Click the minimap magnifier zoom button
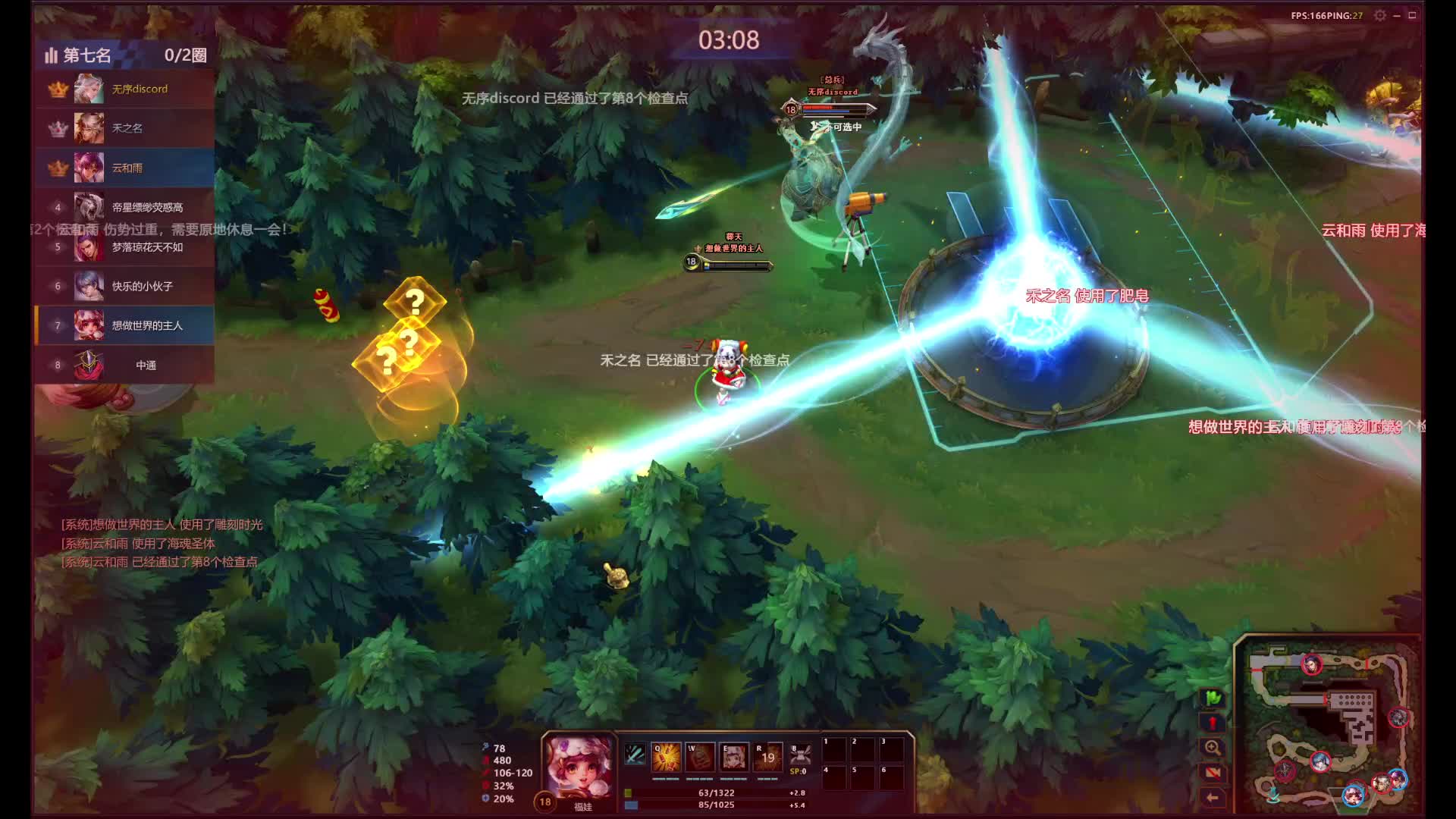This screenshot has height=819, width=1456. tap(1213, 748)
